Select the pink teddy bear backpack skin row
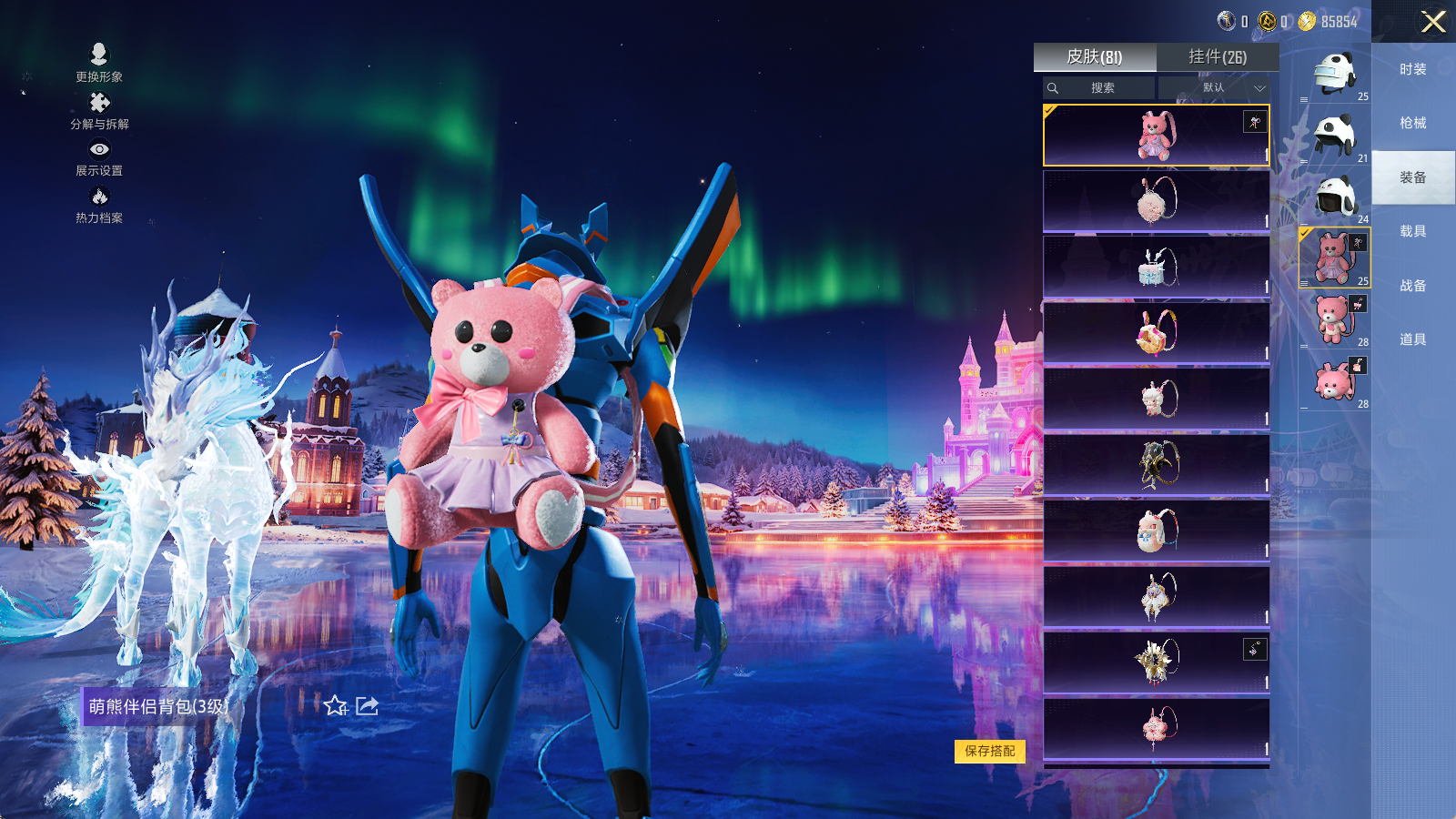Viewport: 1456px width, 819px height. 1156,136
